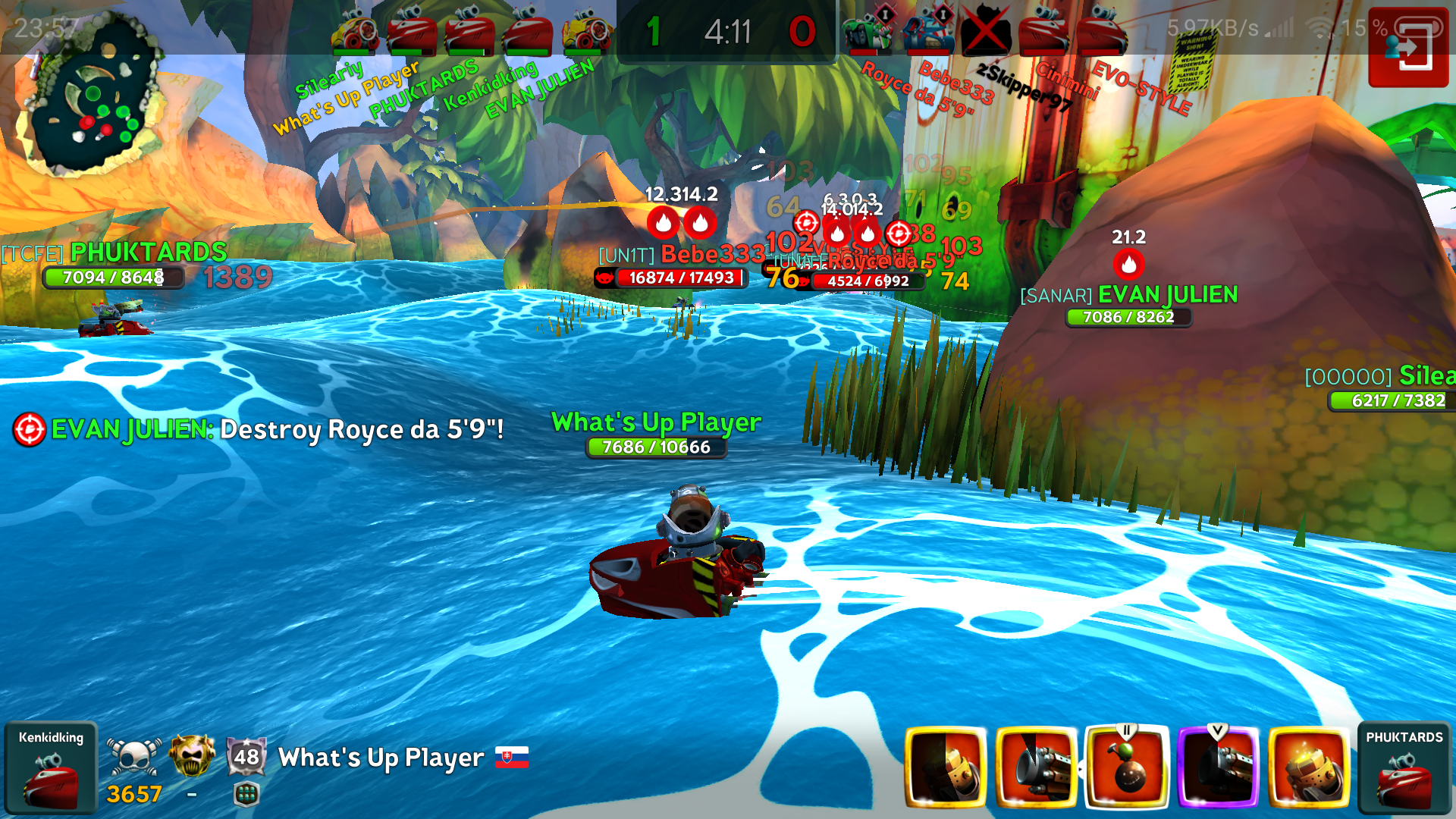This screenshot has width=1456, height=819.
Task: Click the level 48 captain badge
Action: (246, 756)
